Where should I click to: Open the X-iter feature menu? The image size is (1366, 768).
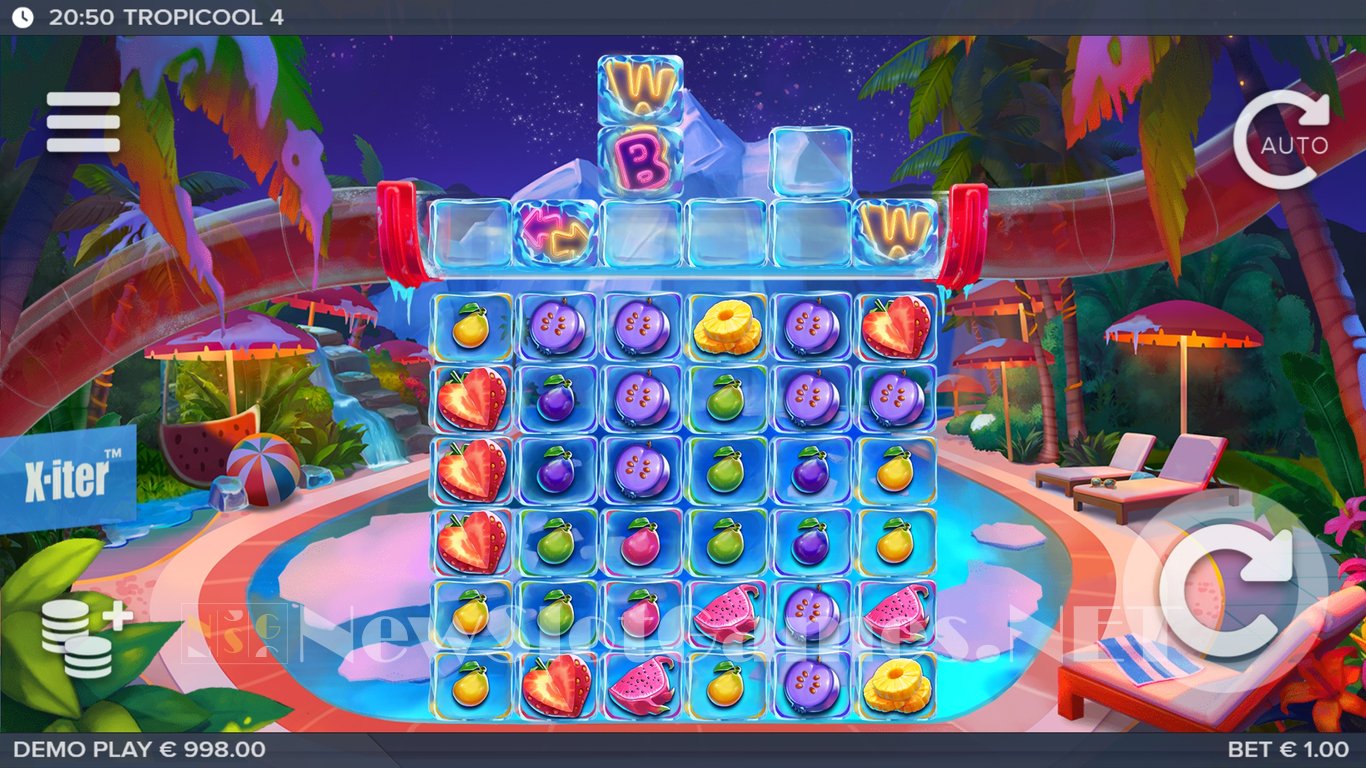[x=67, y=479]
